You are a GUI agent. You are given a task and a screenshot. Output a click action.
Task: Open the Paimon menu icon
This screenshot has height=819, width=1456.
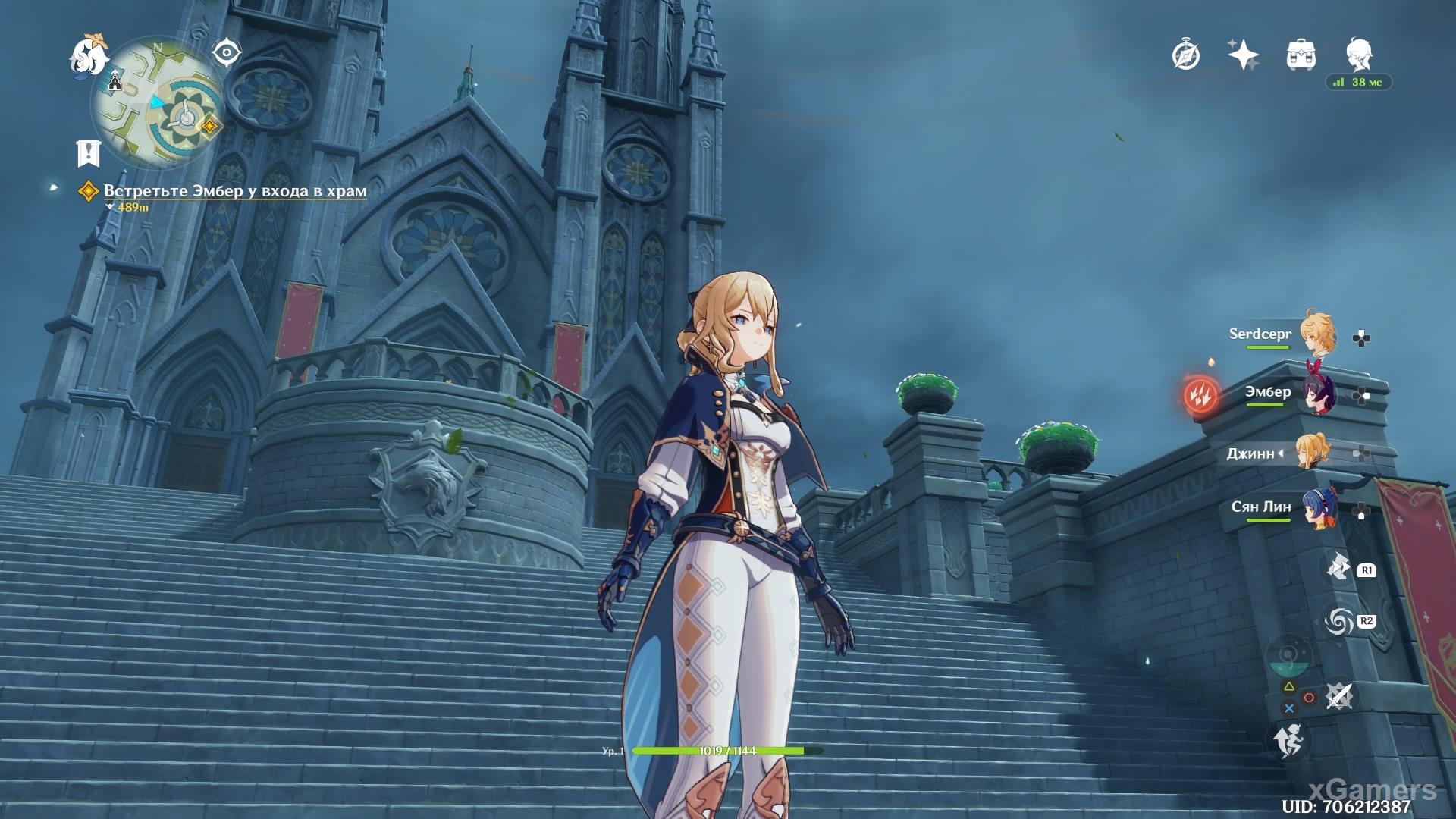click(x=89, y=55)
